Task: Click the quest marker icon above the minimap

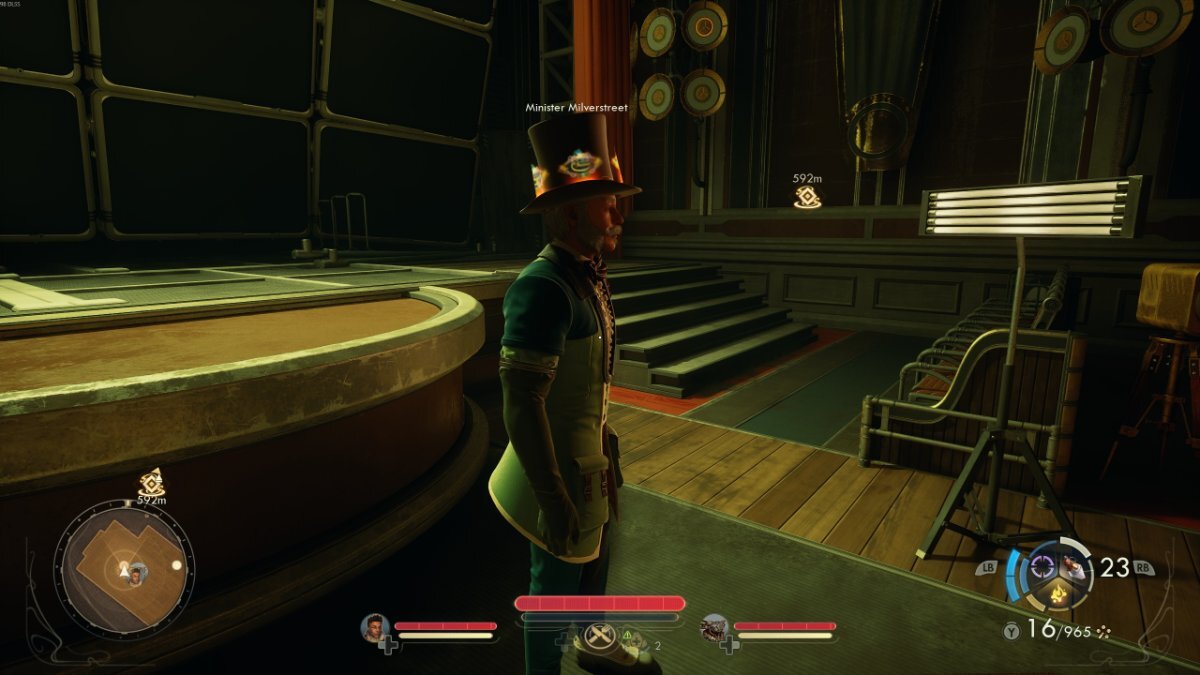Action: tap(151, 482)
